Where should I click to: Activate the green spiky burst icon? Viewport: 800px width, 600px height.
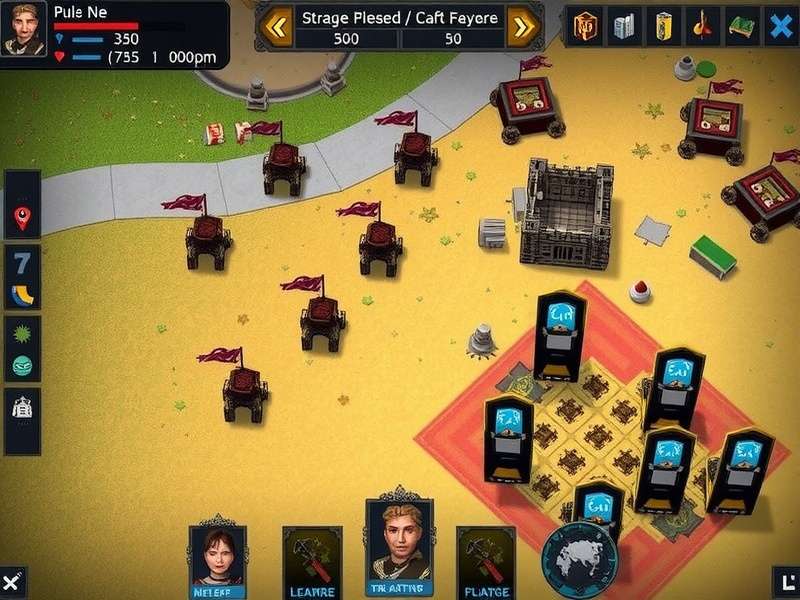coord(22,331)
